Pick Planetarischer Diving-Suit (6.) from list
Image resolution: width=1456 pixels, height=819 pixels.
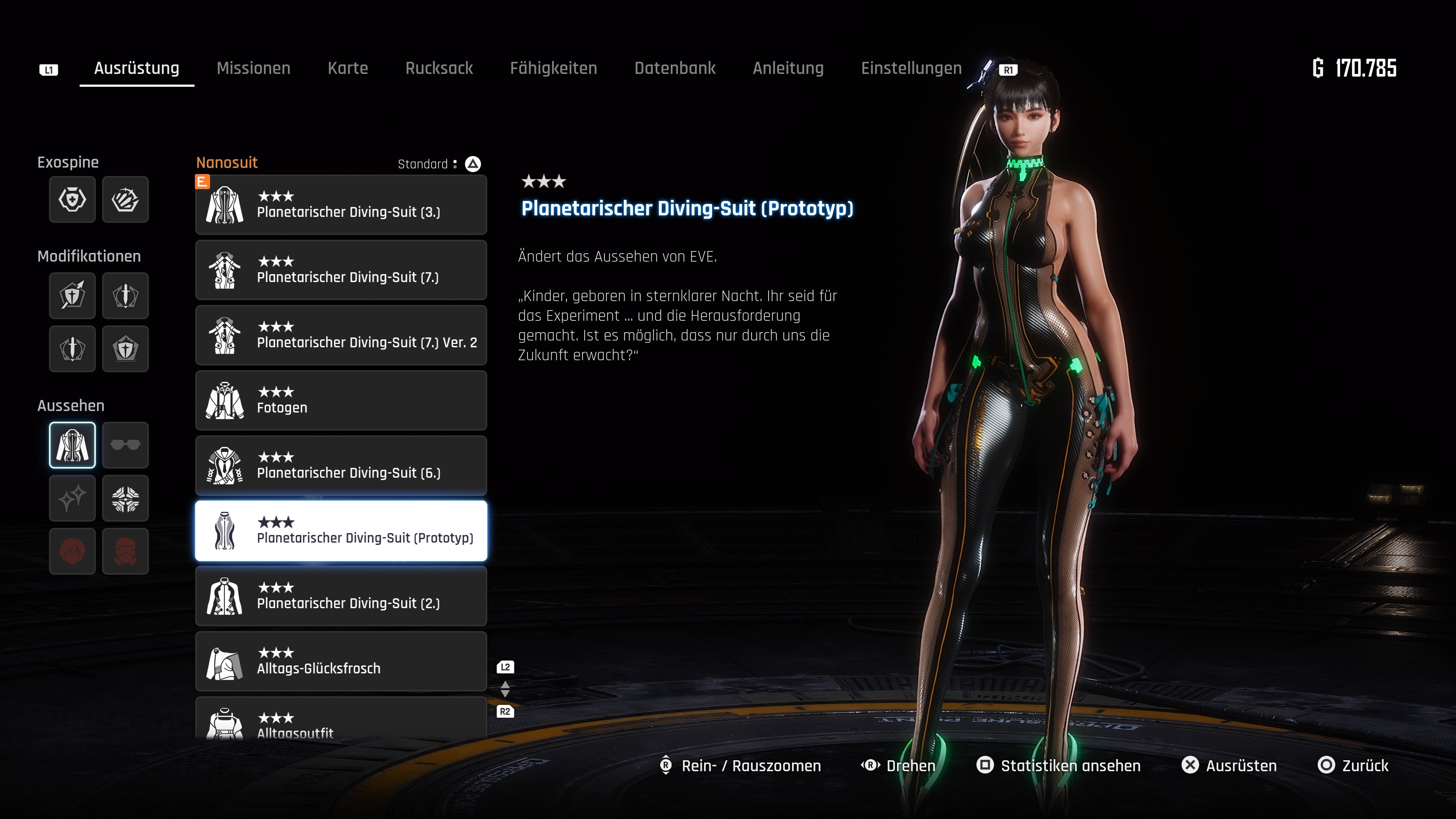pos(341,466)
